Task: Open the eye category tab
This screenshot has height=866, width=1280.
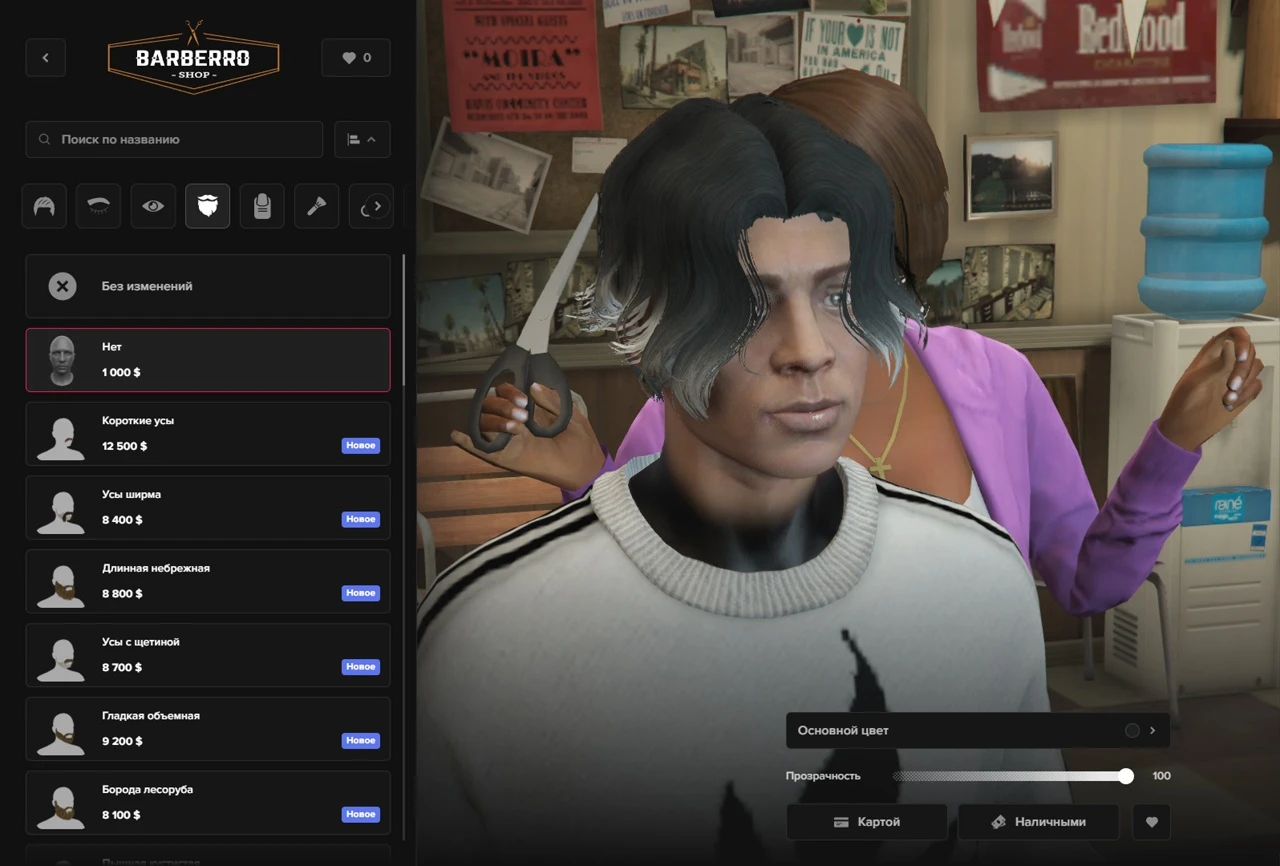Action: point(153,207)
